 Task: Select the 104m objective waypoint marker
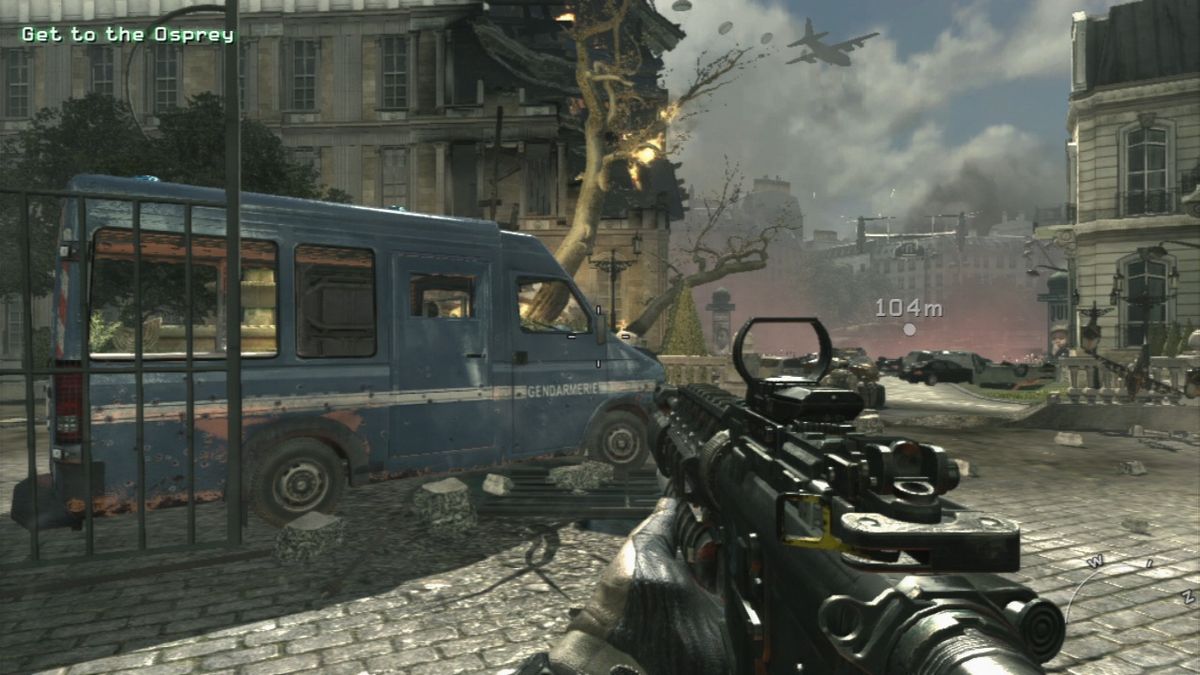[909, 328]
